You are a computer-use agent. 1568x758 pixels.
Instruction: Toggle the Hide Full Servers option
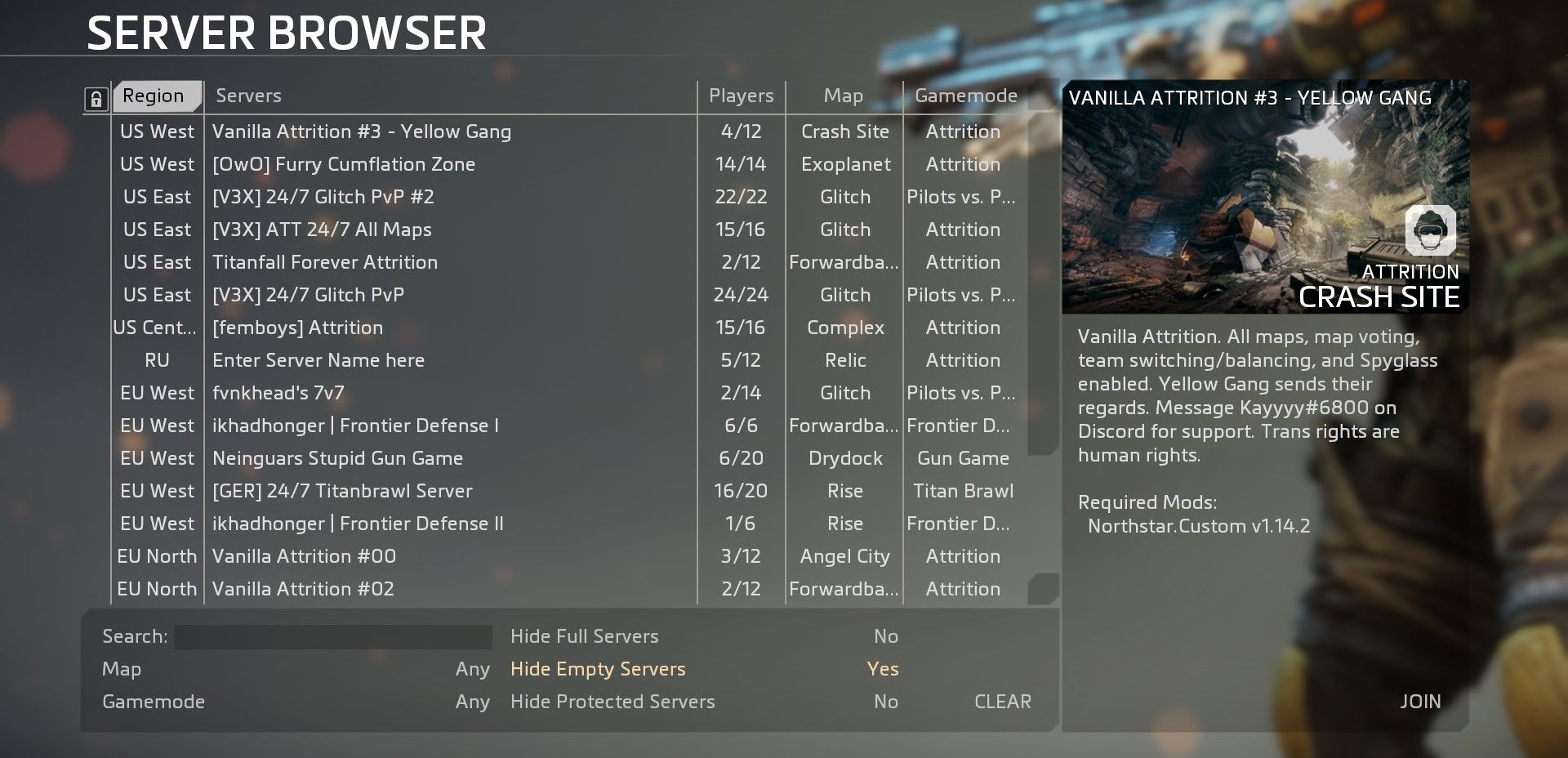(885, 636)
